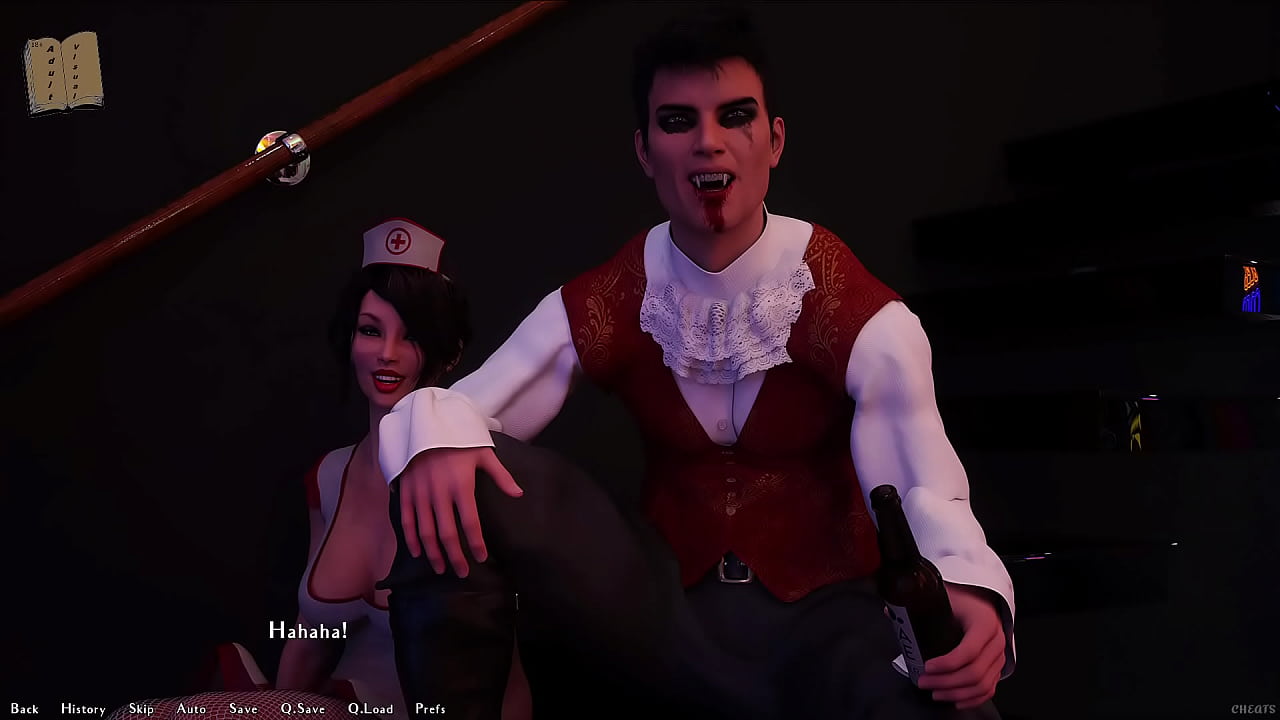This screenshot has width=1280, height=720.
Task: Quick load with Q.Load
Action: pyautogui.click(x=370, y=709)
